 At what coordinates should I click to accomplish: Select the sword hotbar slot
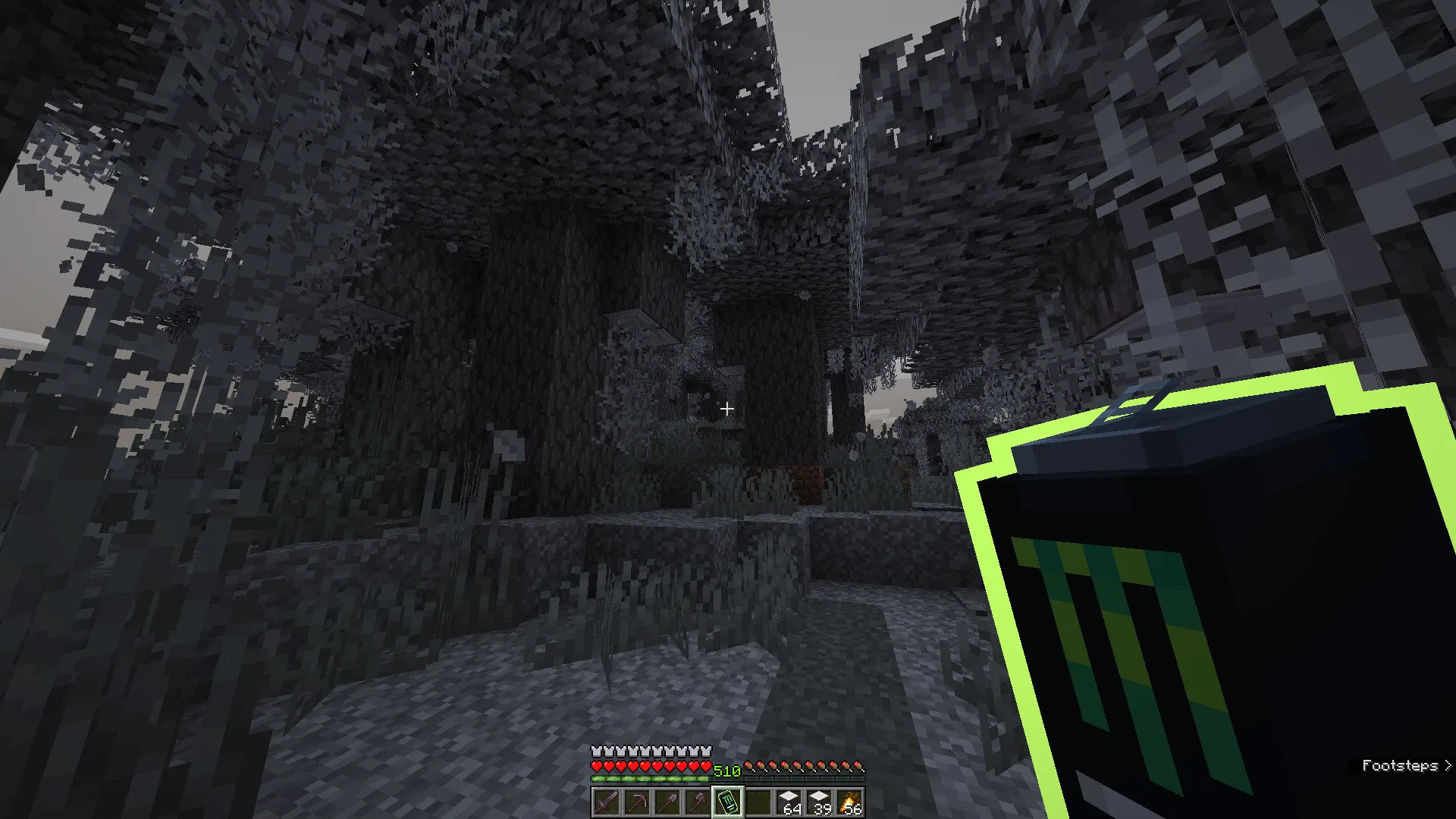pyautogui.click(x=606, y=802)
